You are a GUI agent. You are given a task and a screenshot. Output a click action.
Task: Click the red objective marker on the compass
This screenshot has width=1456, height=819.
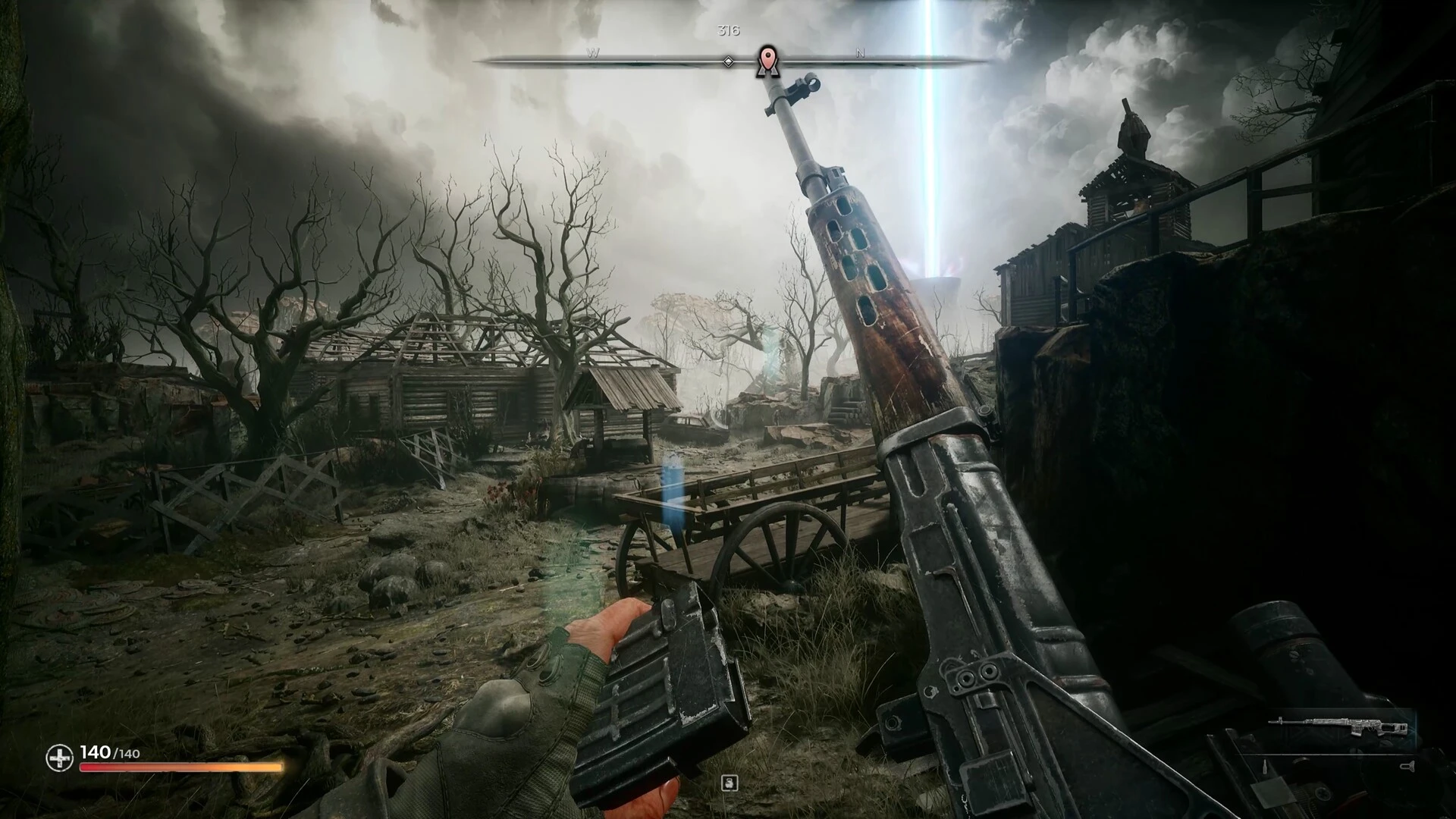click(767, 59)
